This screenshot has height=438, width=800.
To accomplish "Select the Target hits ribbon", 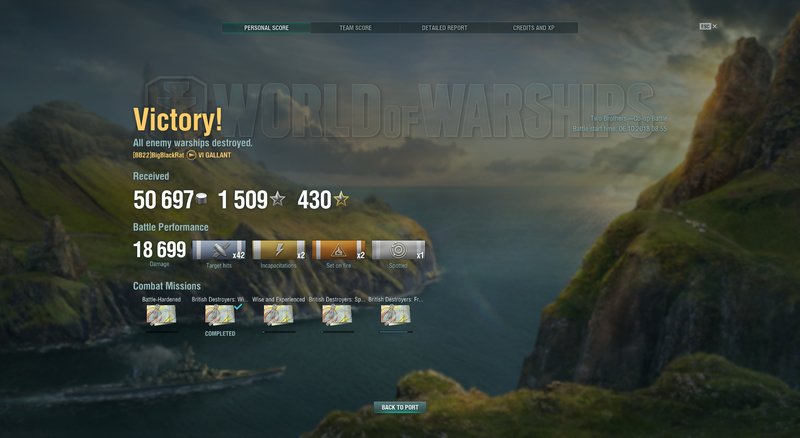I will click(x=219, y=249).
